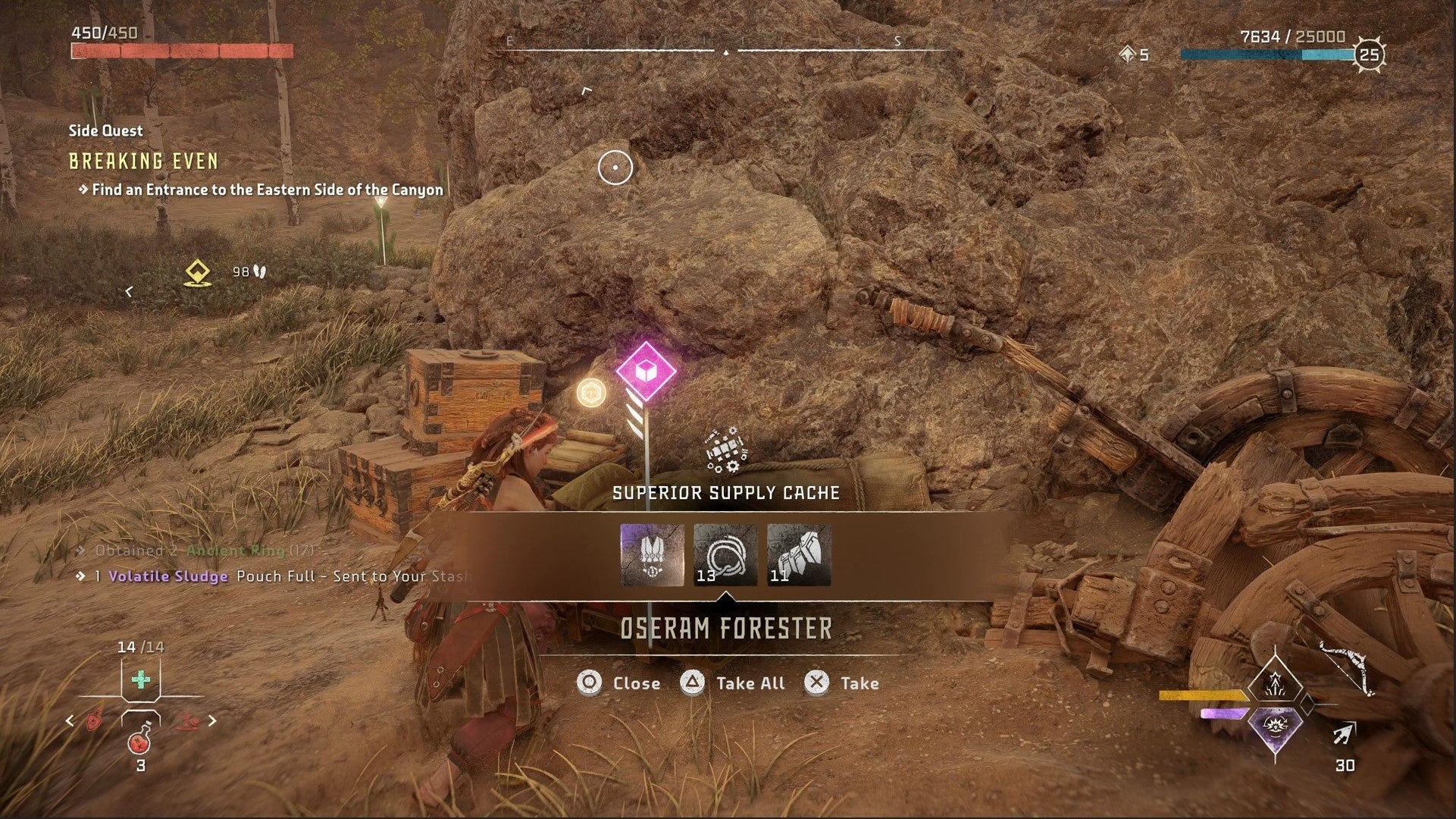Activate the purple Valor Surge diamond
Screen dimensions: 1456x819
(1275, 732)
